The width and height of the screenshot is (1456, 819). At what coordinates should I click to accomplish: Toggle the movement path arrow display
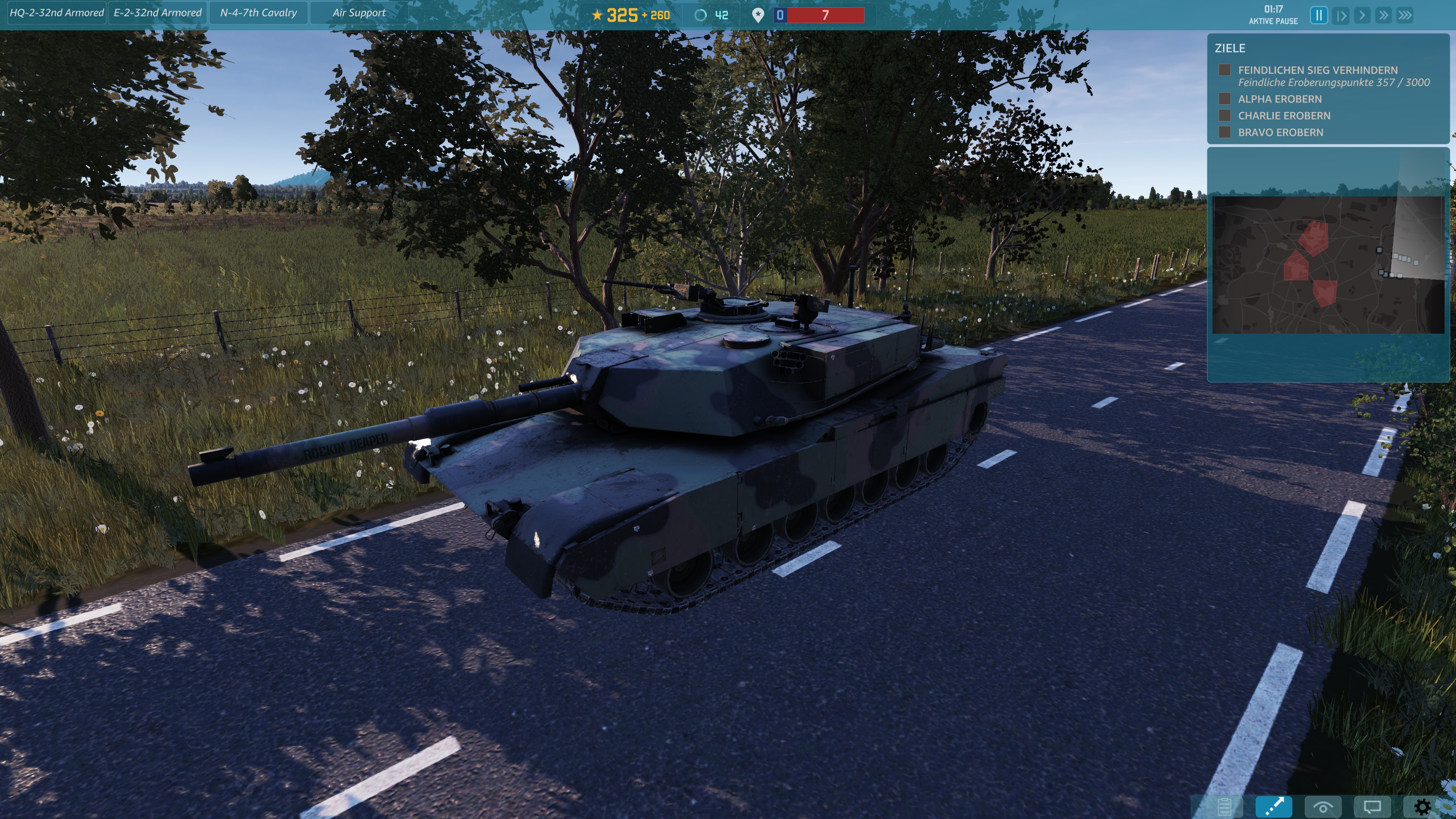tap(1274, 806)
